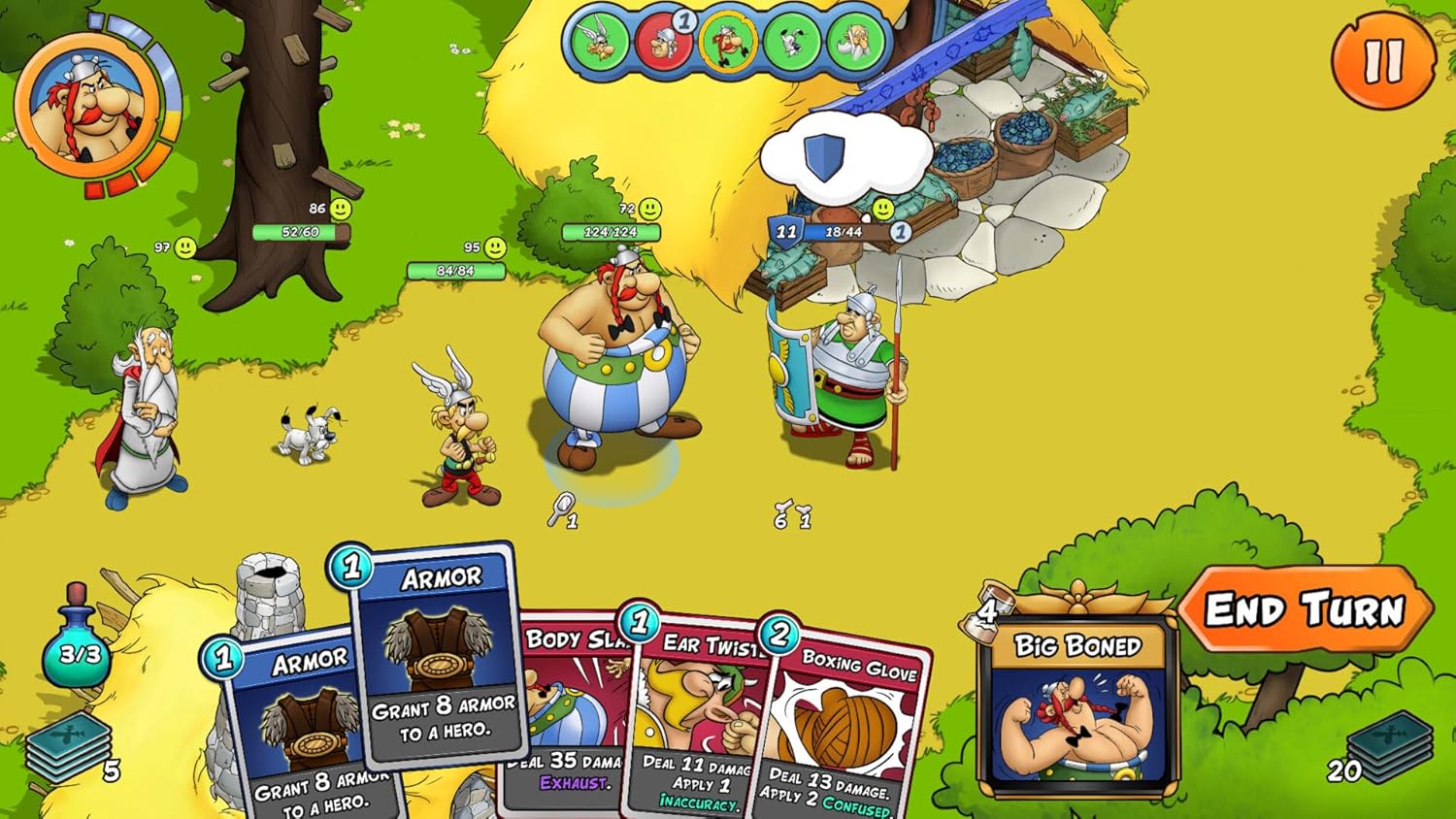This screenshot has width=1456, height=819.
Task: Choose Obelix's highlighted turn order portrait
Action: pos(727,42)
